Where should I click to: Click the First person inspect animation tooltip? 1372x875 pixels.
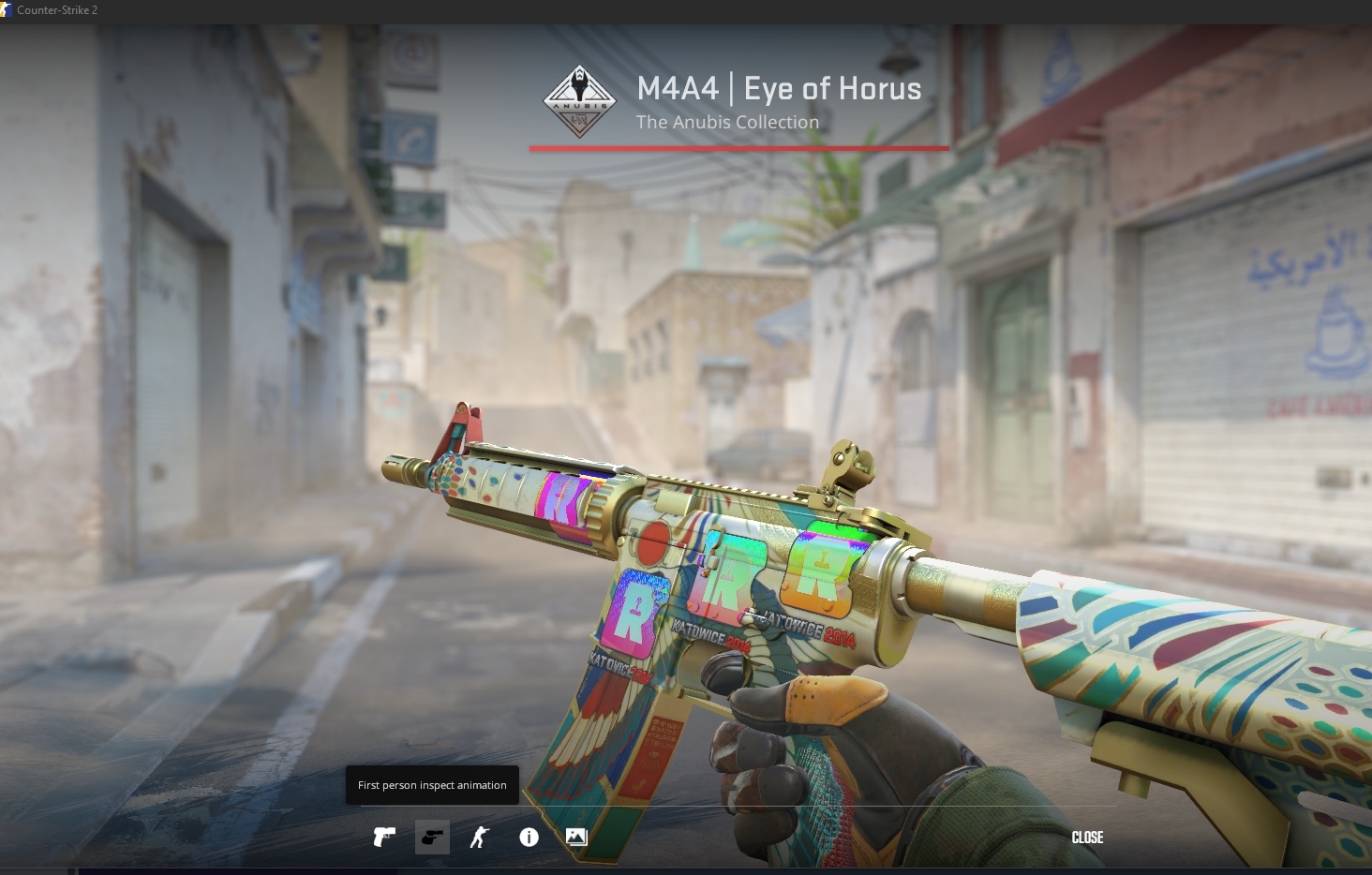(431, 785)
